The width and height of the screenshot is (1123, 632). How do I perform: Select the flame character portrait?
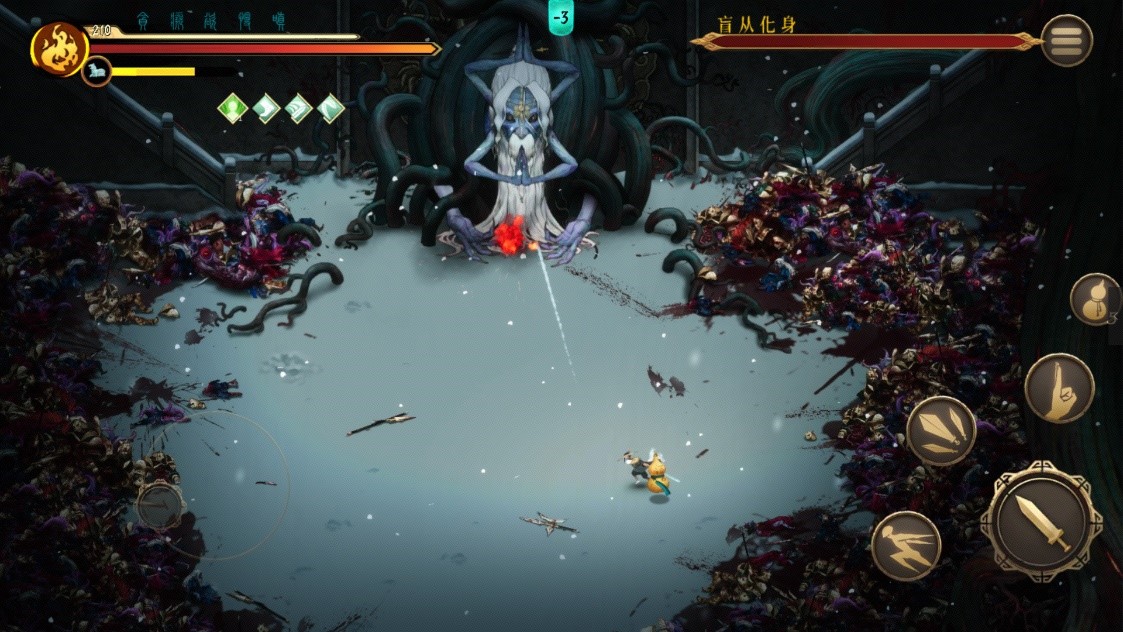point(59,49)
